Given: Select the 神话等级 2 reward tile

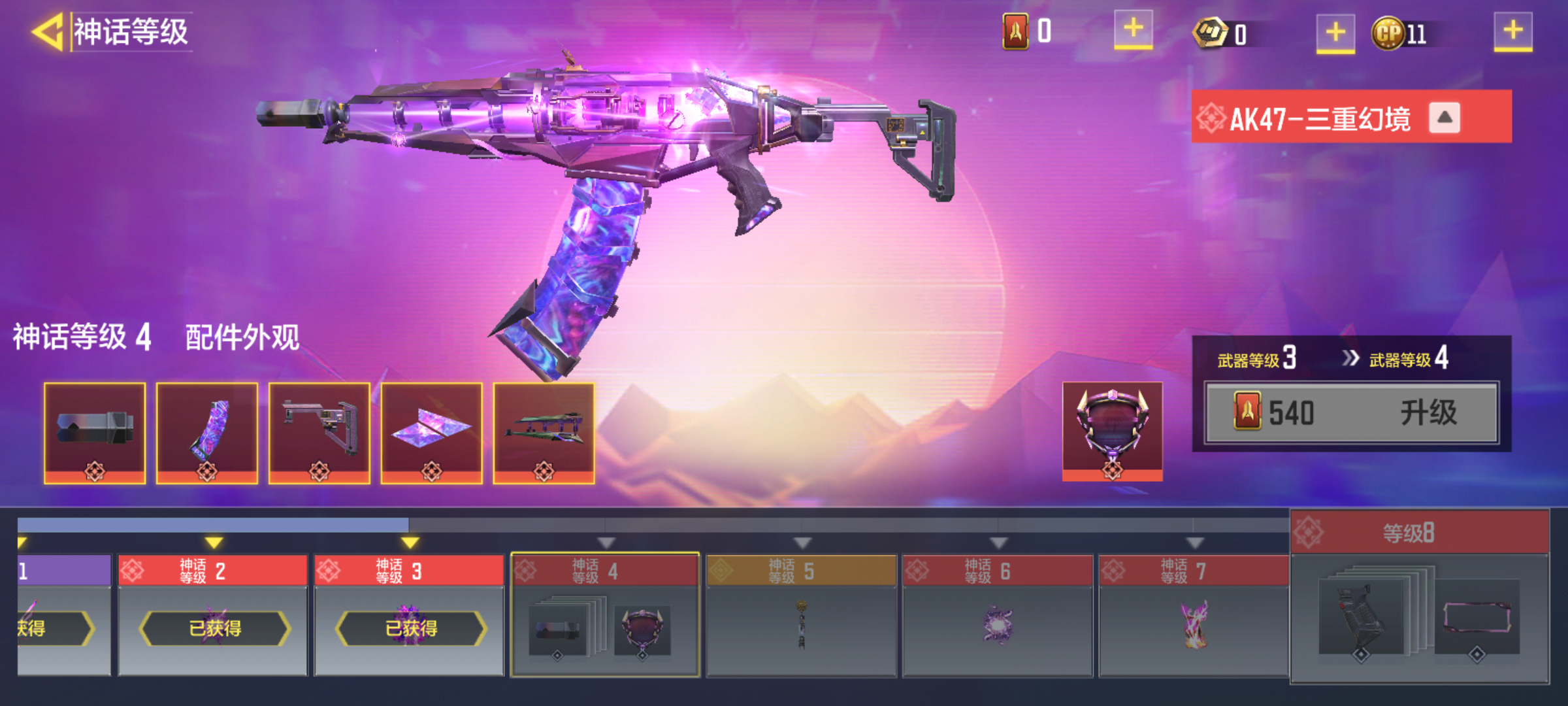Looking at the screenshot, I should 213,614.
